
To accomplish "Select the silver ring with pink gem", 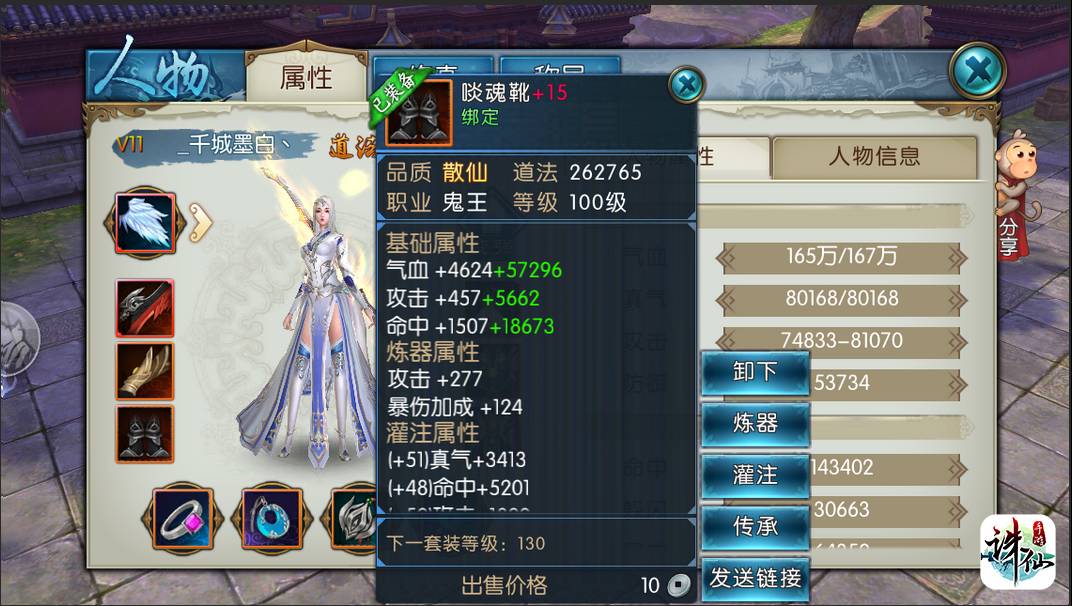I will [x=183, y=518].
